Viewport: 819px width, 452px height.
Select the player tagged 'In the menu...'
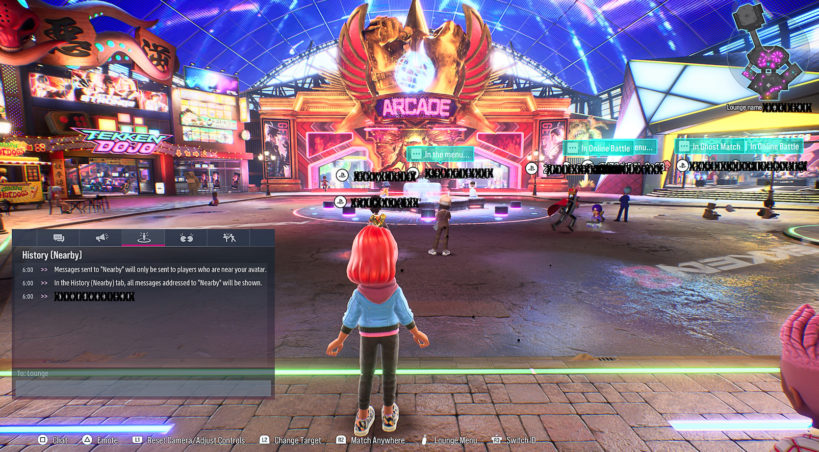click(x=440, y=154)
